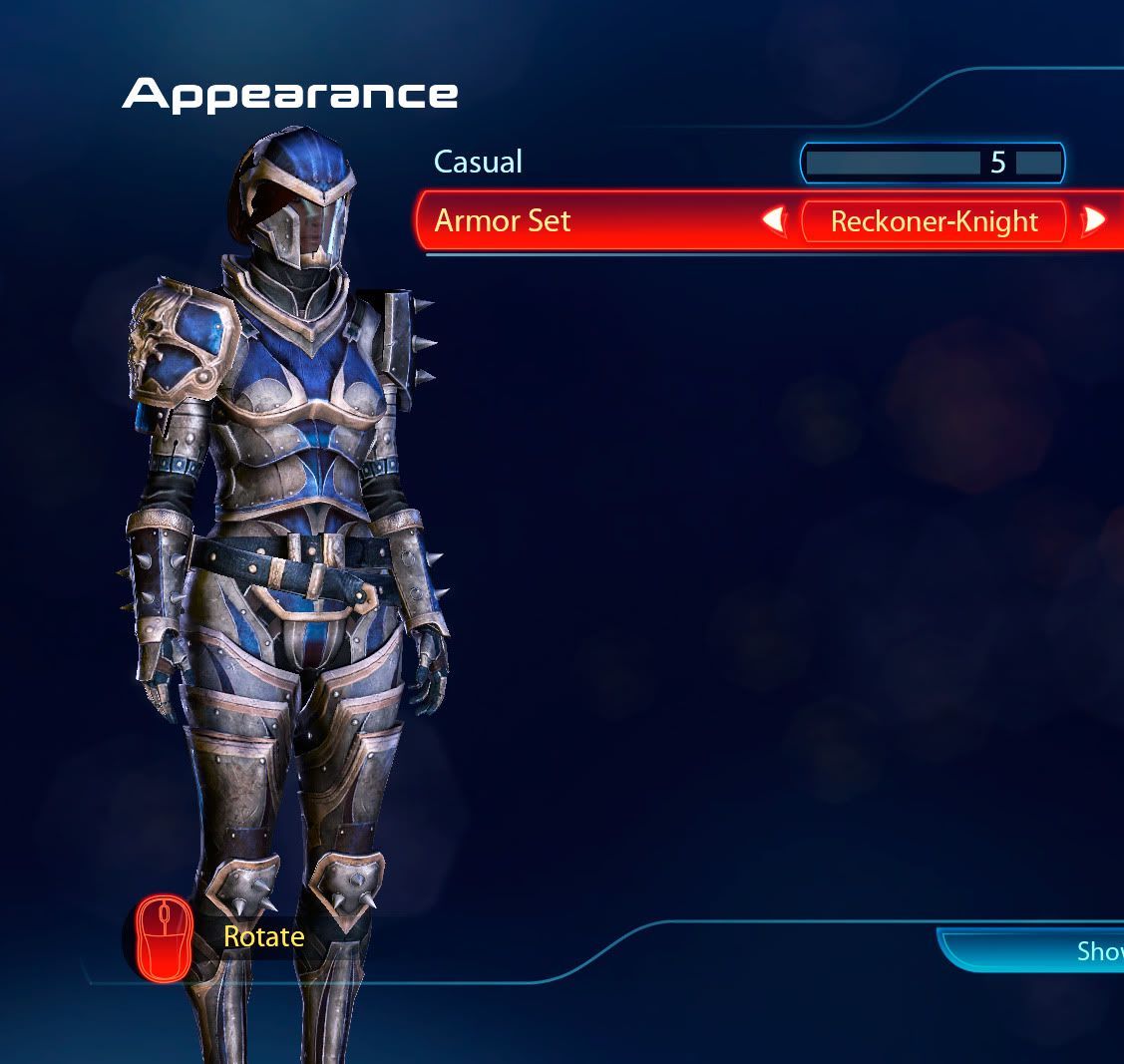Switch to next Armor Set with right arrow

coord(1094,220)
